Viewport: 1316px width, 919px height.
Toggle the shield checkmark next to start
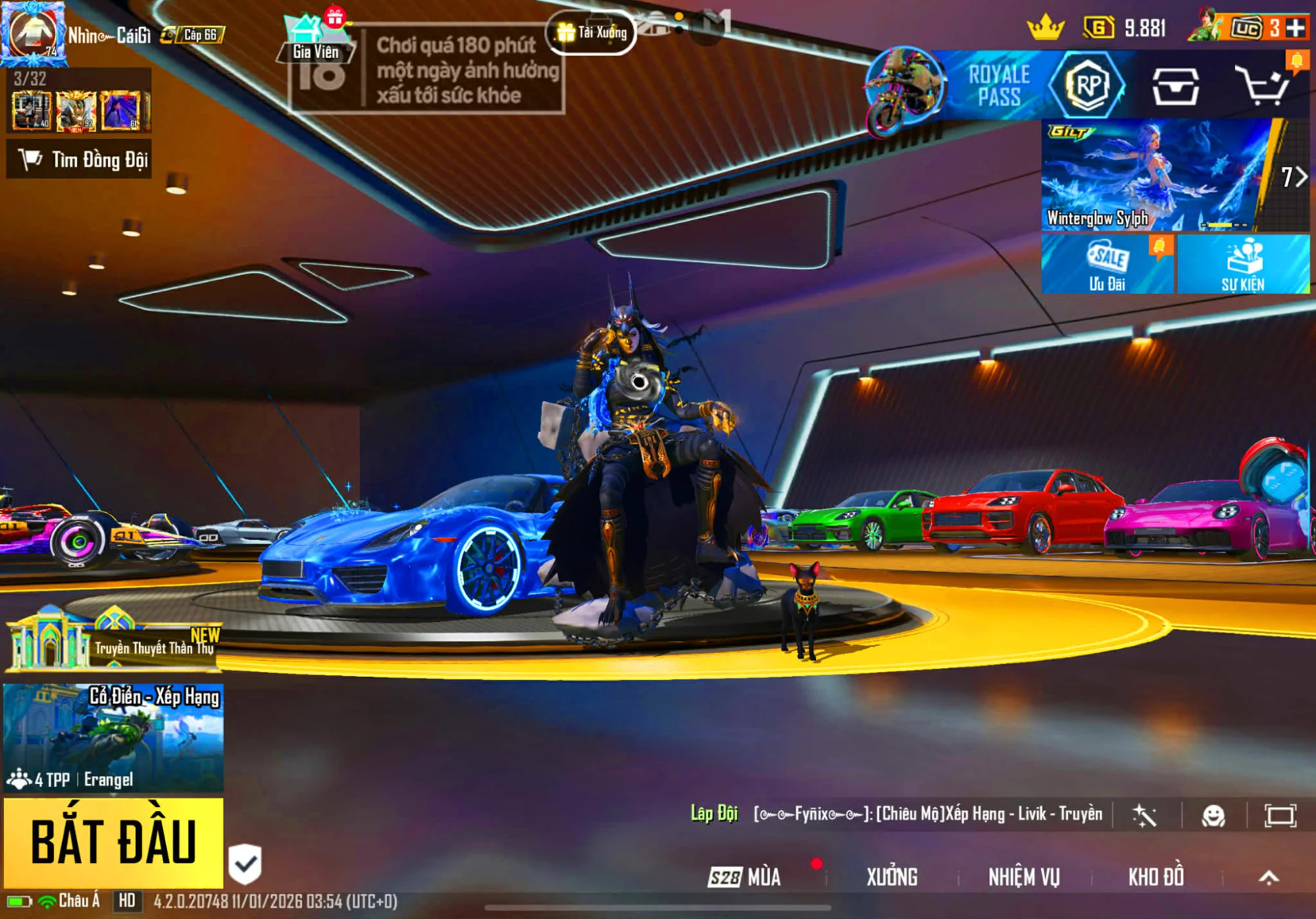(245, 863)
